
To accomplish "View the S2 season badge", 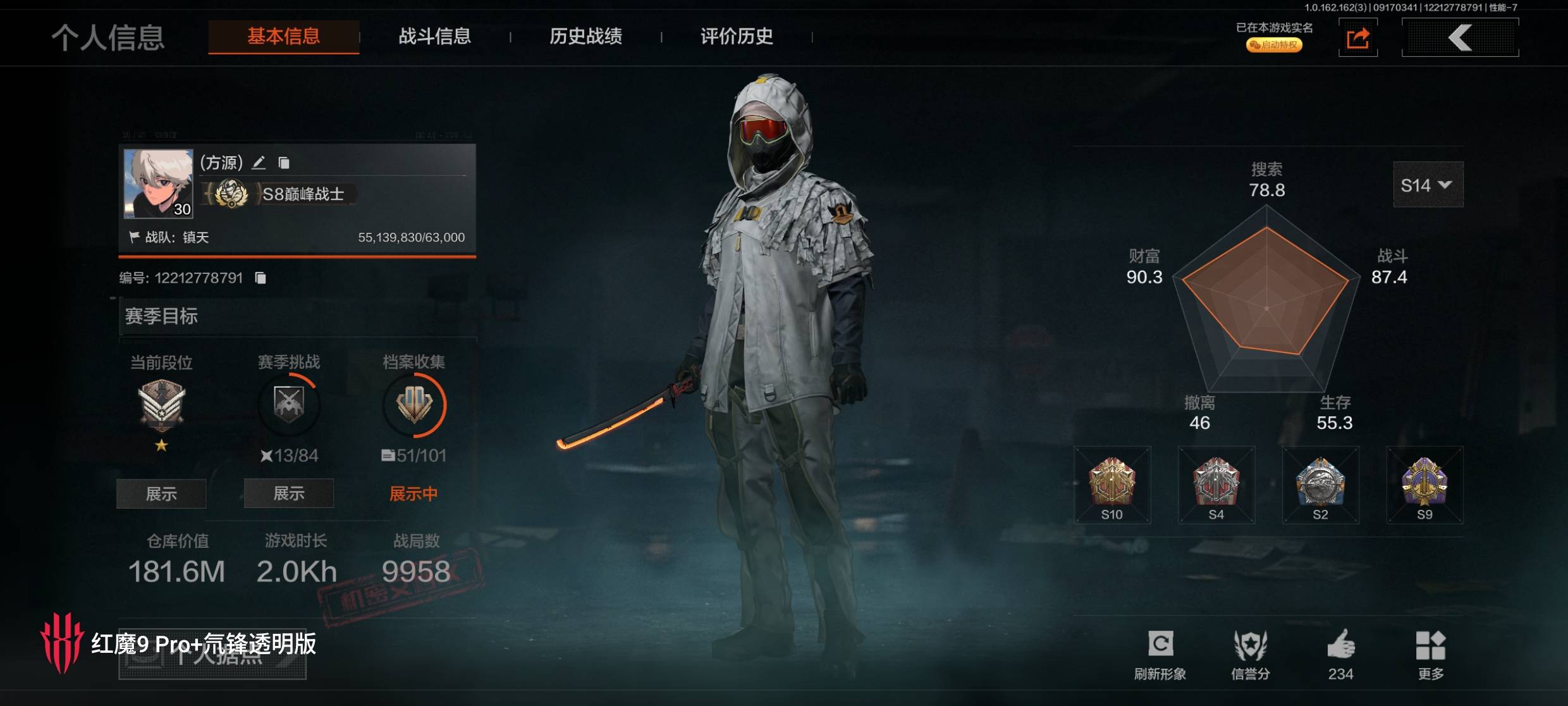I will [1320, 485].
